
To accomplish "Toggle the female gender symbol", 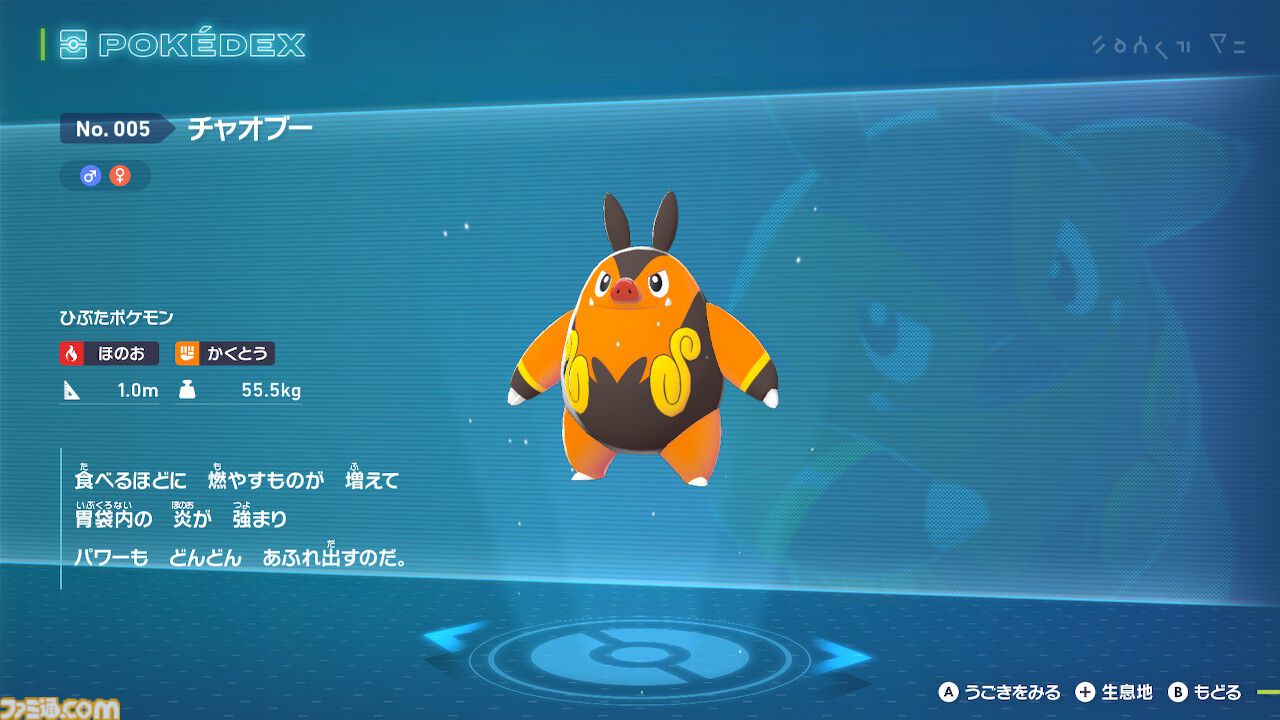I will point(123,174).
